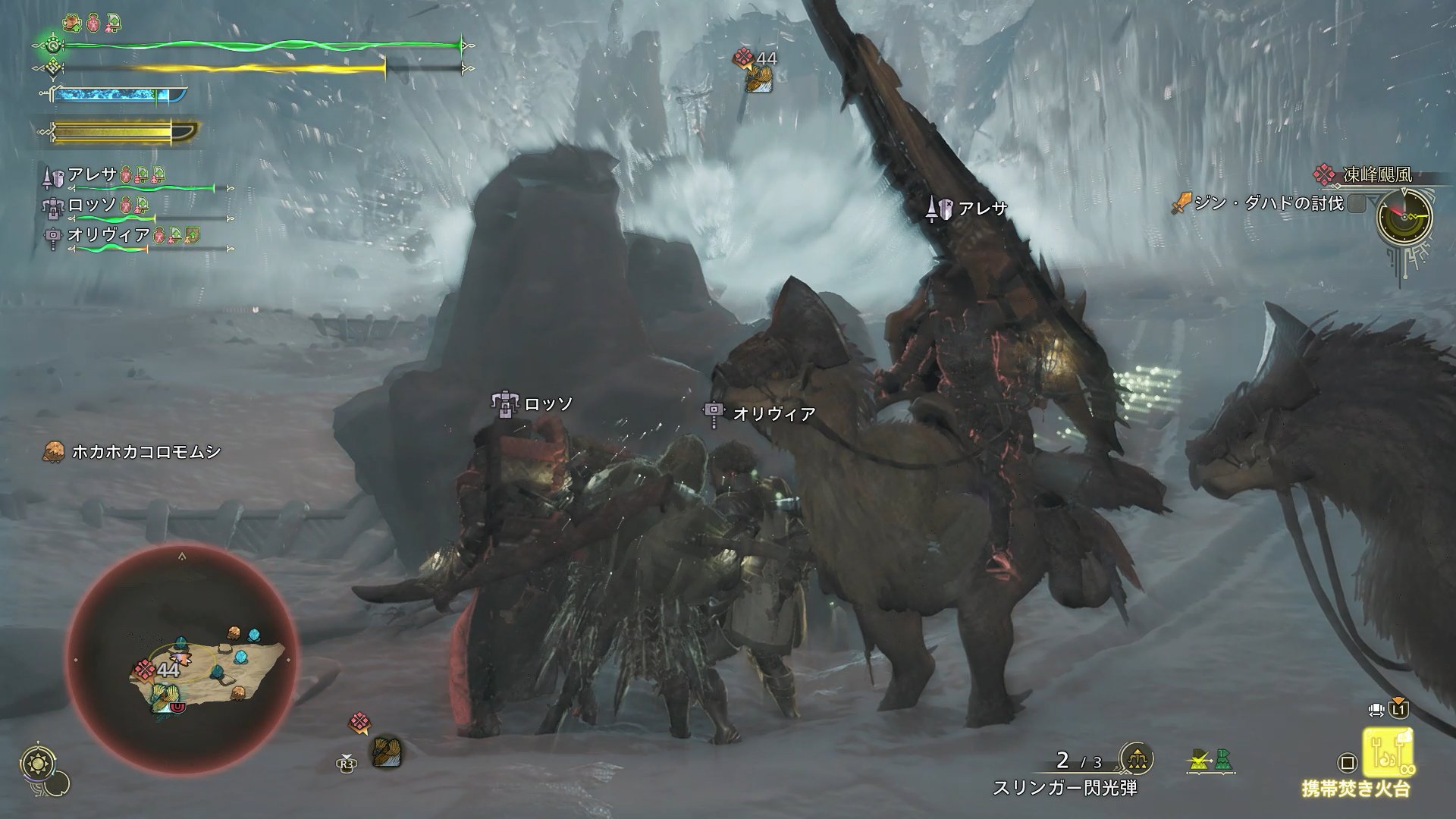Image resolution: width=1456 pixels, height=819 pixels.
Task: Click the monster marker labeled 44 above the arena
Action: click(x=755, y=69)
